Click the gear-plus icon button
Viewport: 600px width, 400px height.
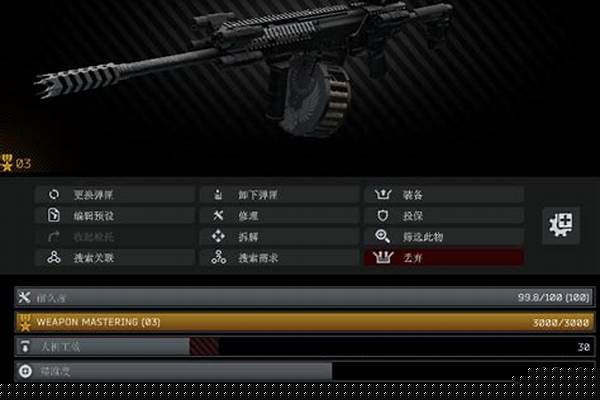(561, 225)
